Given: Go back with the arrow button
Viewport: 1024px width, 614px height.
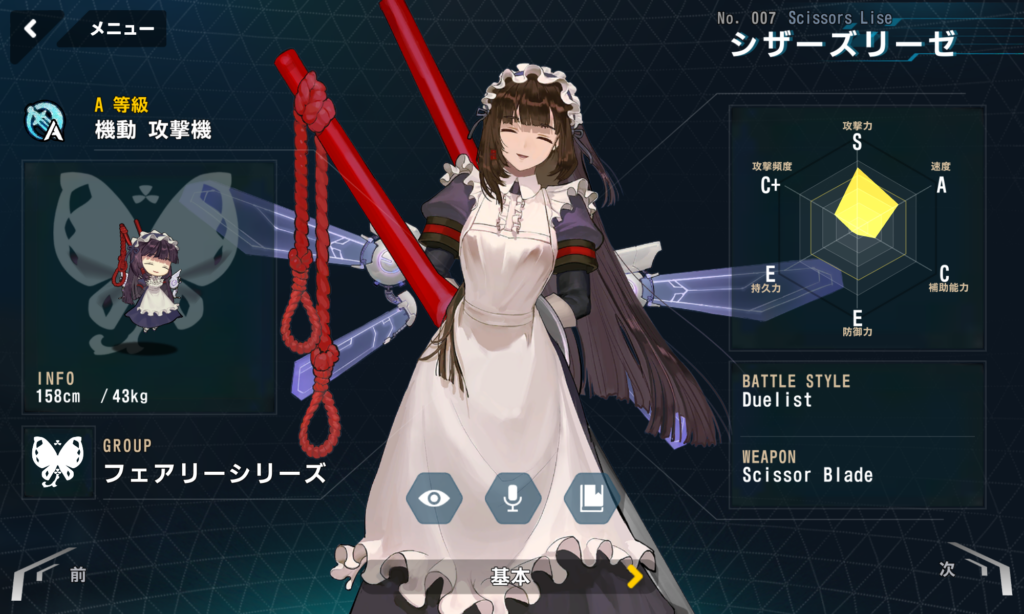Looking at the screenshot, I should [31, 29].
